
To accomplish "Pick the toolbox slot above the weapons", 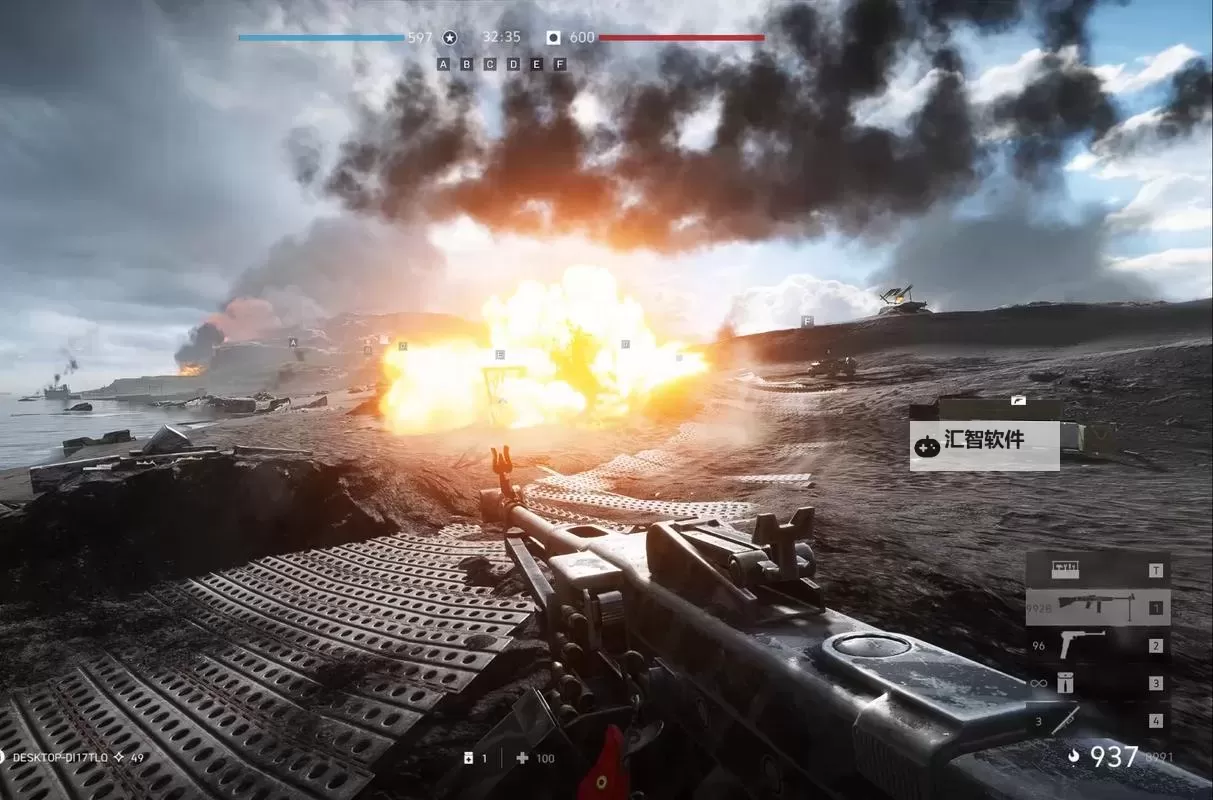I will click(1097, 571).
